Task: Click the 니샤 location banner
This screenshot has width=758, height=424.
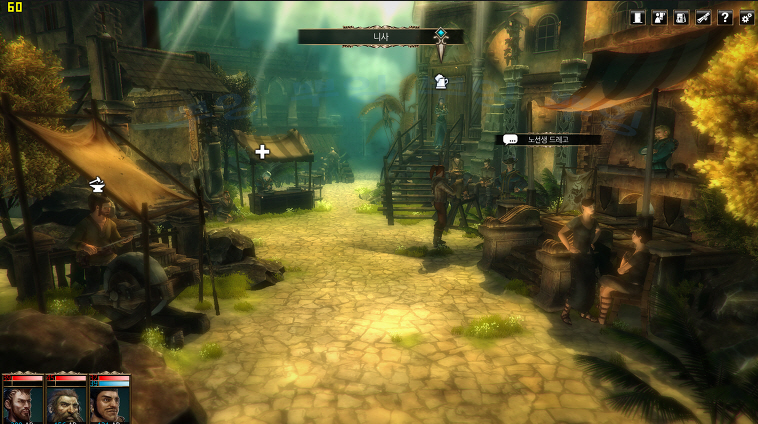Action: point(381,36)
